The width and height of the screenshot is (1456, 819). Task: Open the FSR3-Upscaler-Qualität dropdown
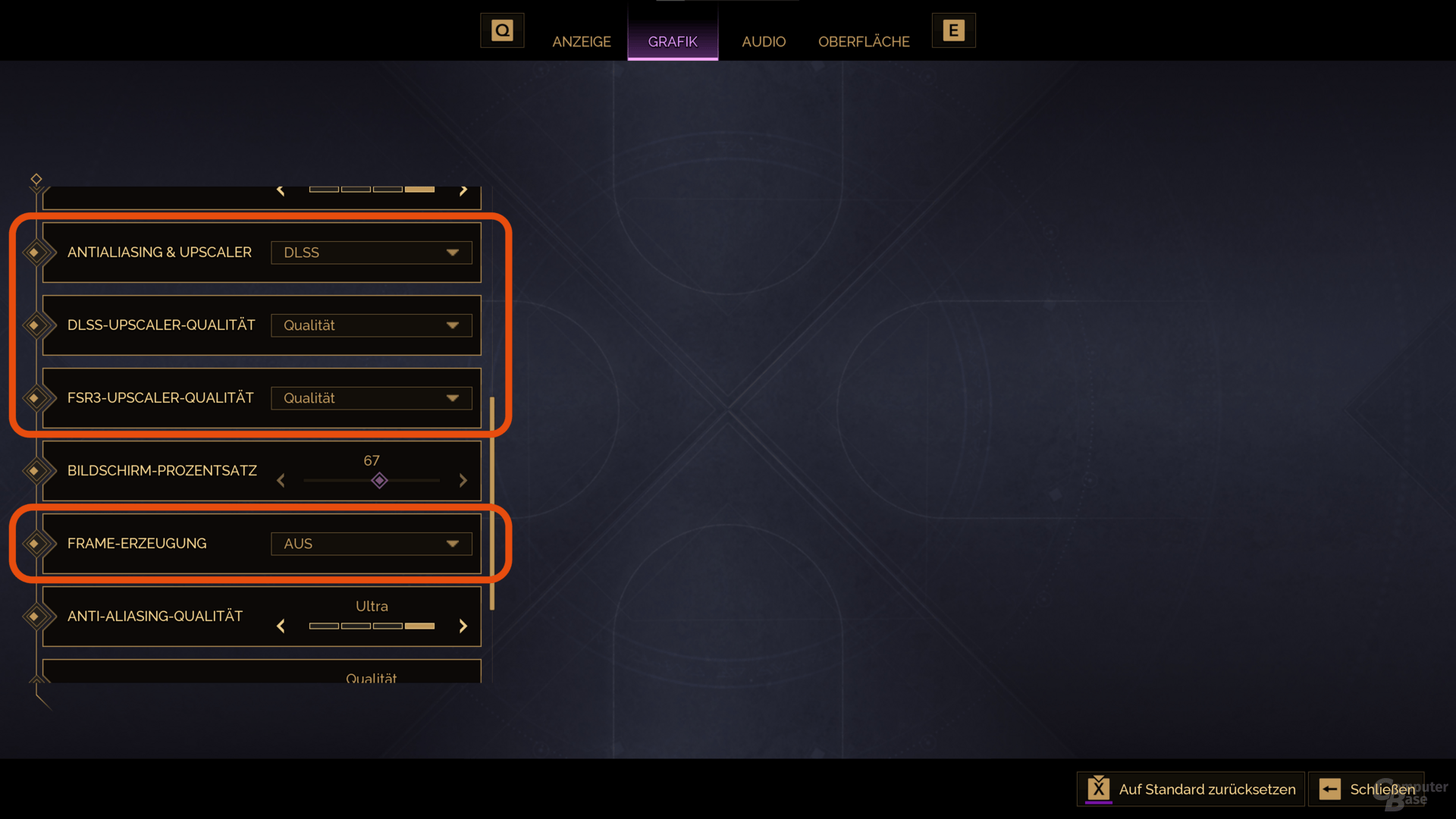coord(371,398)
